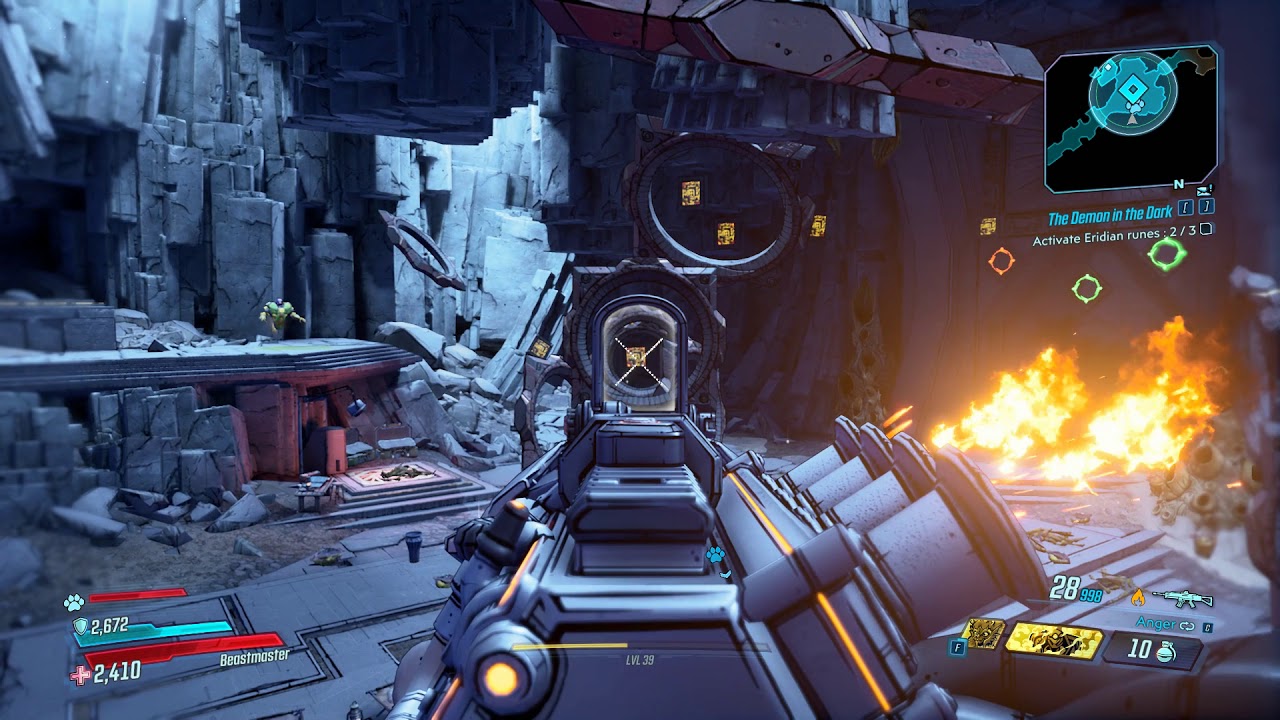
Task: Click the orange Eridian rune waypoint marker
Action: pos(1001,259)
